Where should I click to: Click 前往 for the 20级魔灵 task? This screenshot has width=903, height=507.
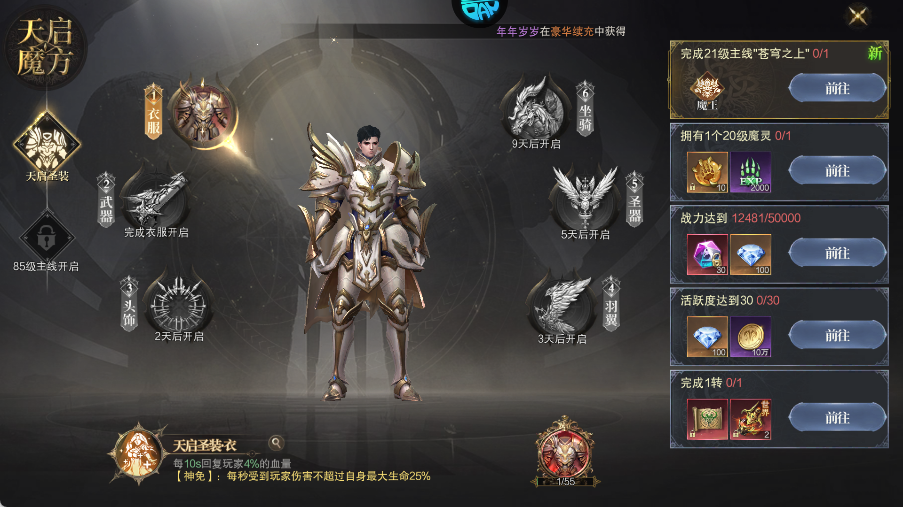(837, 171)
